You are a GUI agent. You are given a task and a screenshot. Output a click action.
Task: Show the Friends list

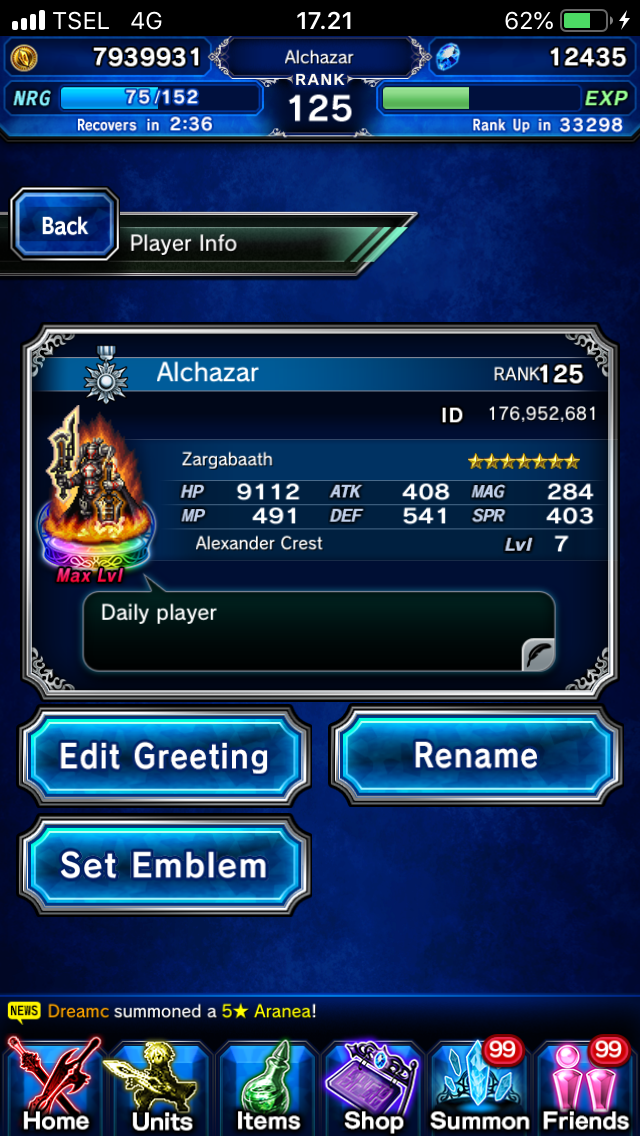point(586,1086)
